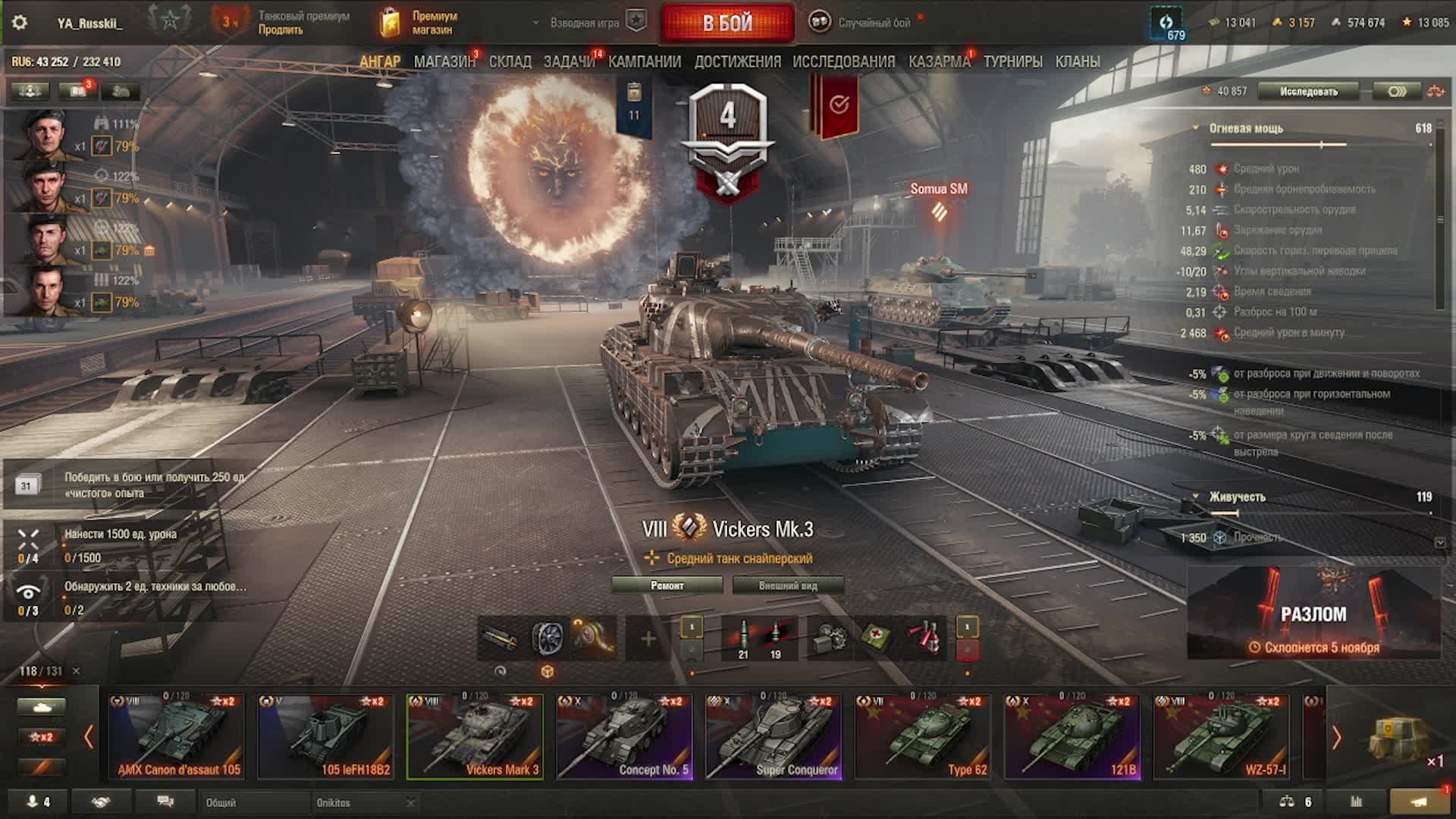Screen dimensions: 1456x819
Task: Select the Super Conqueror tank
Action: tap(773, 737)
